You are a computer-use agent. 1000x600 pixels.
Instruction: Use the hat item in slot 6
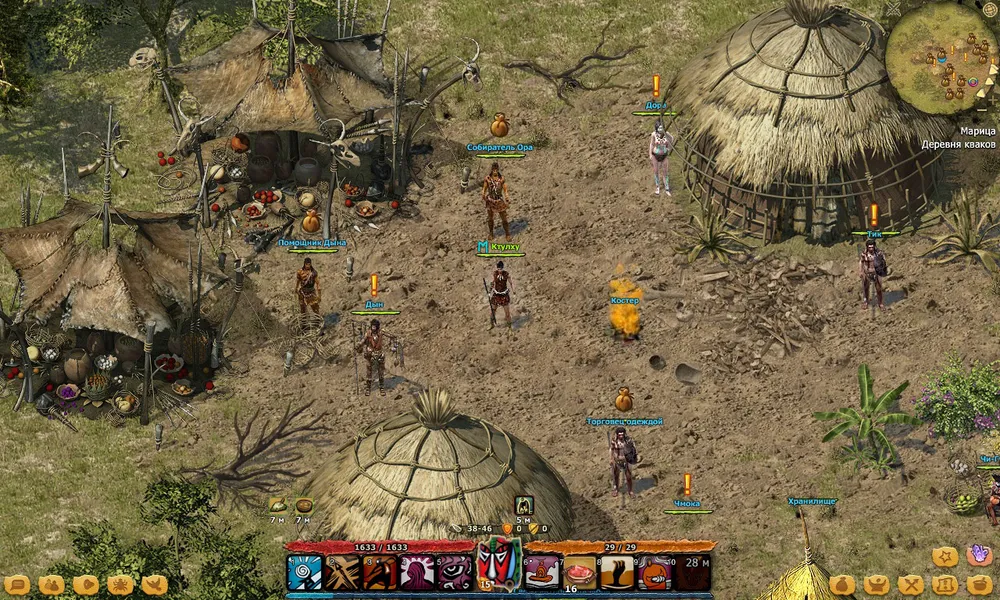[x=543, y=572]
